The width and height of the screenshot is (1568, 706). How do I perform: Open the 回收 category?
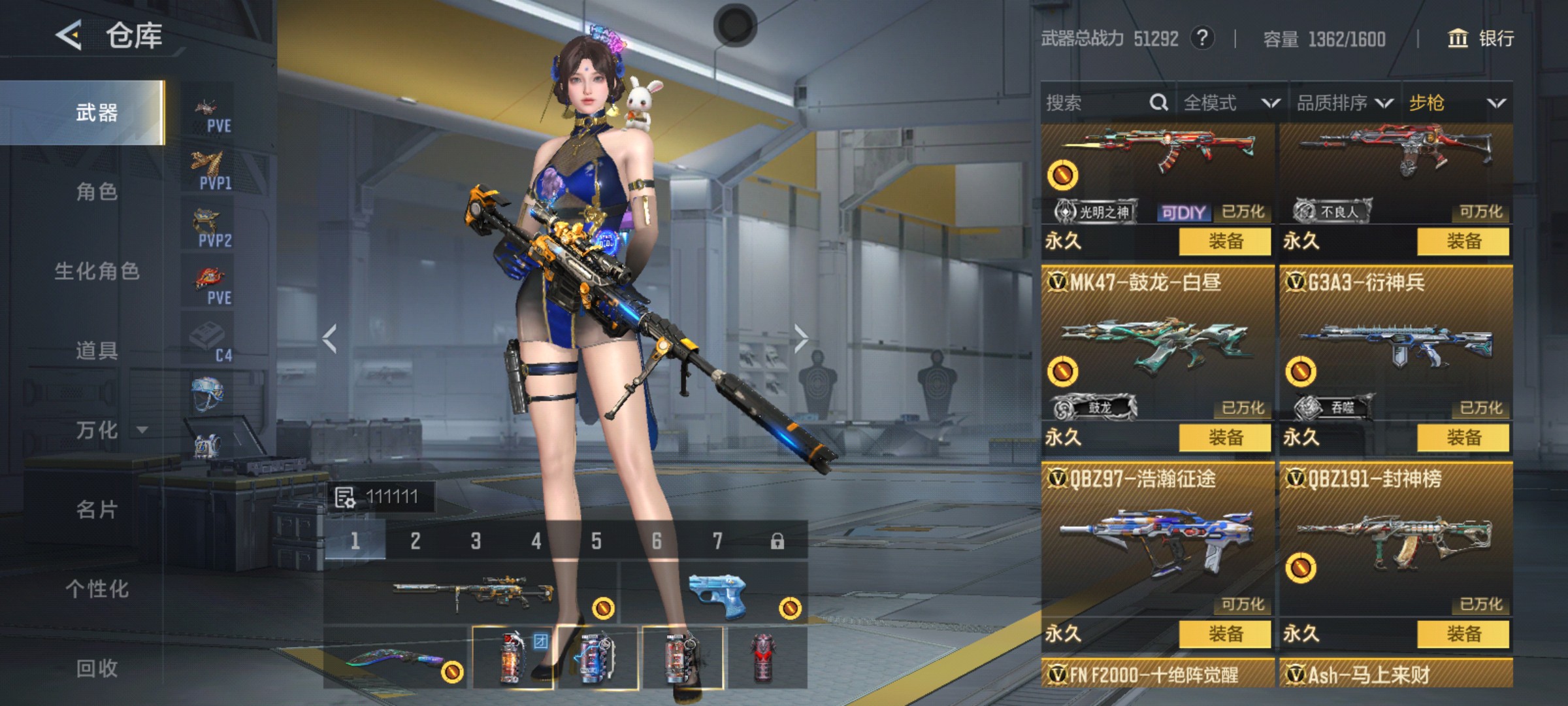pos(97,668)
